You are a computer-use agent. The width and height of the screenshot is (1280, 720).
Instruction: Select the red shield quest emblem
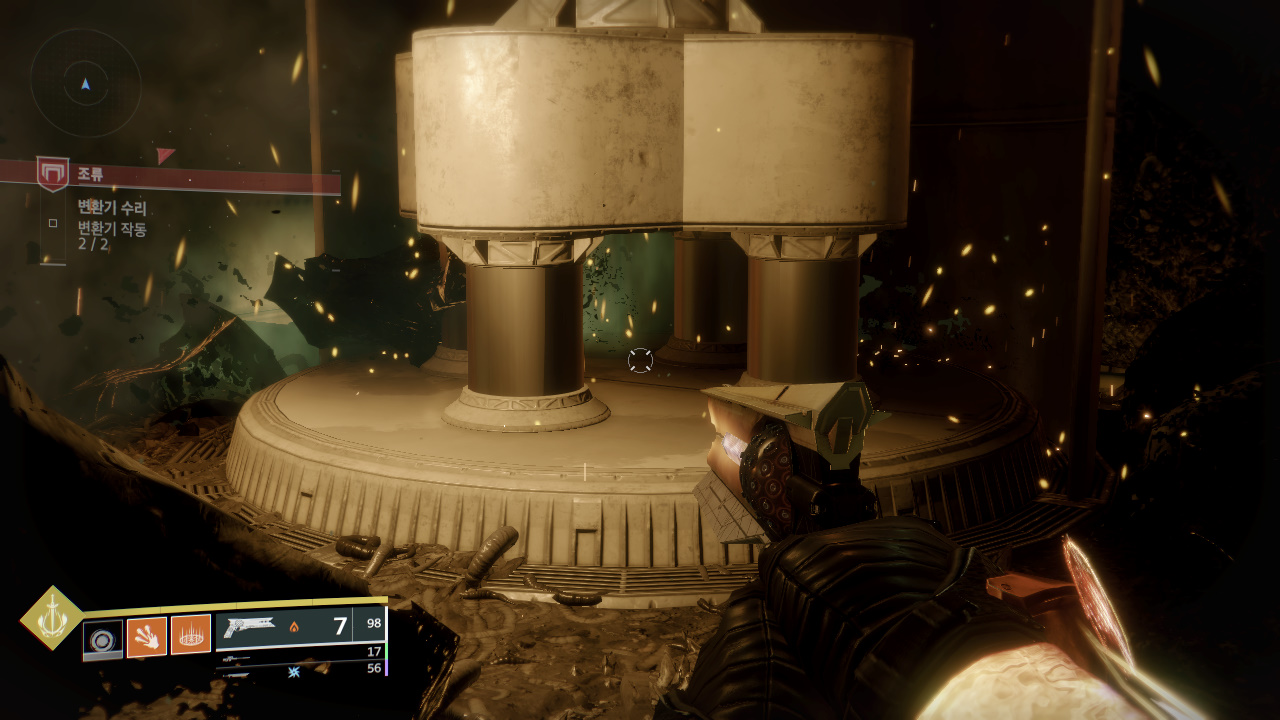pyautogui.click(x=52, y=174)
